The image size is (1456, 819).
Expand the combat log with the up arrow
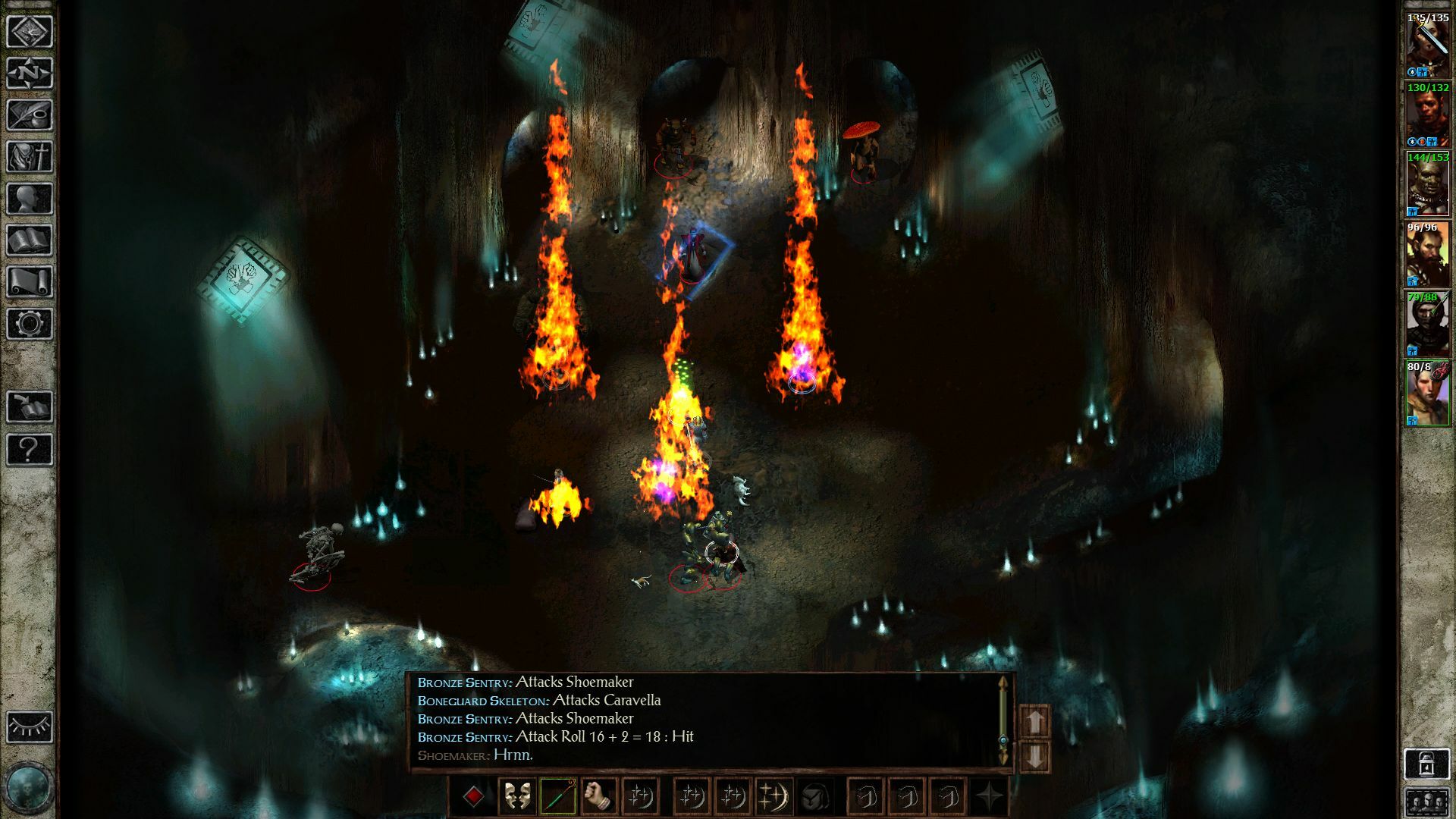1035,721
